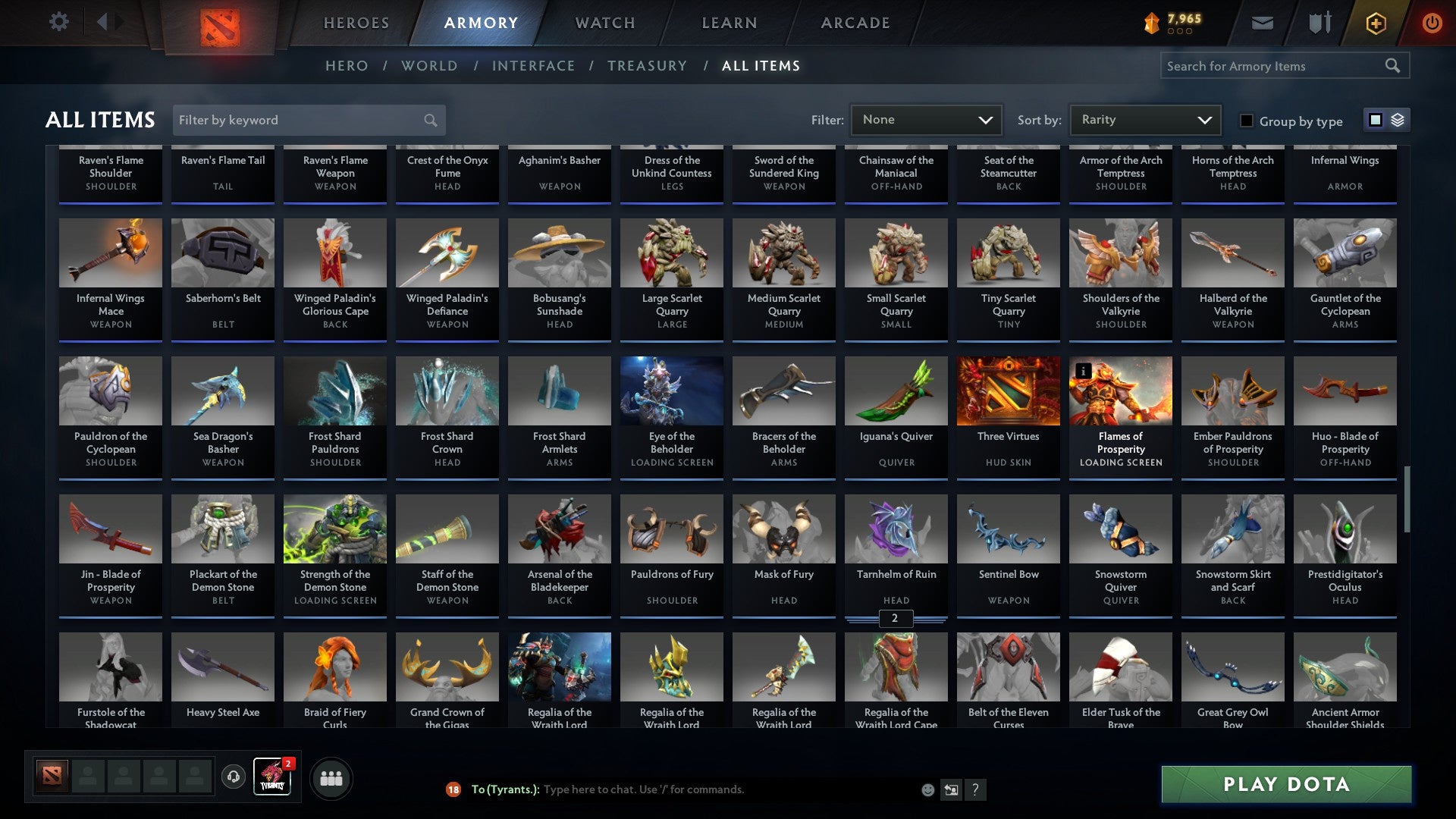Screen dimensions: 1456x819
Task: Enable the Group by type checkbox
Action: pos(1247,121)
